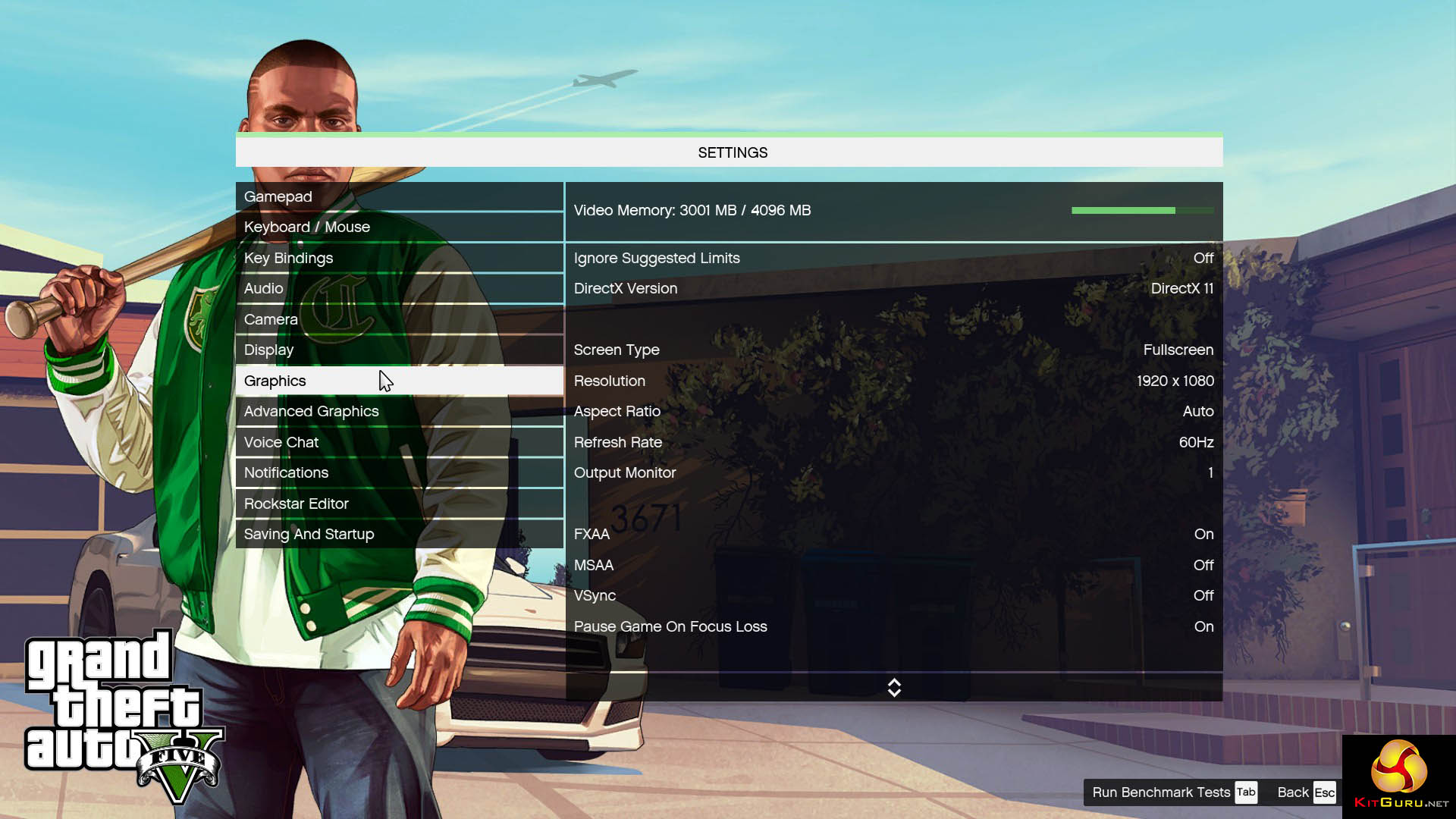The height and width of the screenshot is (819, 1456).
Task: Select the Voice Chat category
Action: point(399,442)
